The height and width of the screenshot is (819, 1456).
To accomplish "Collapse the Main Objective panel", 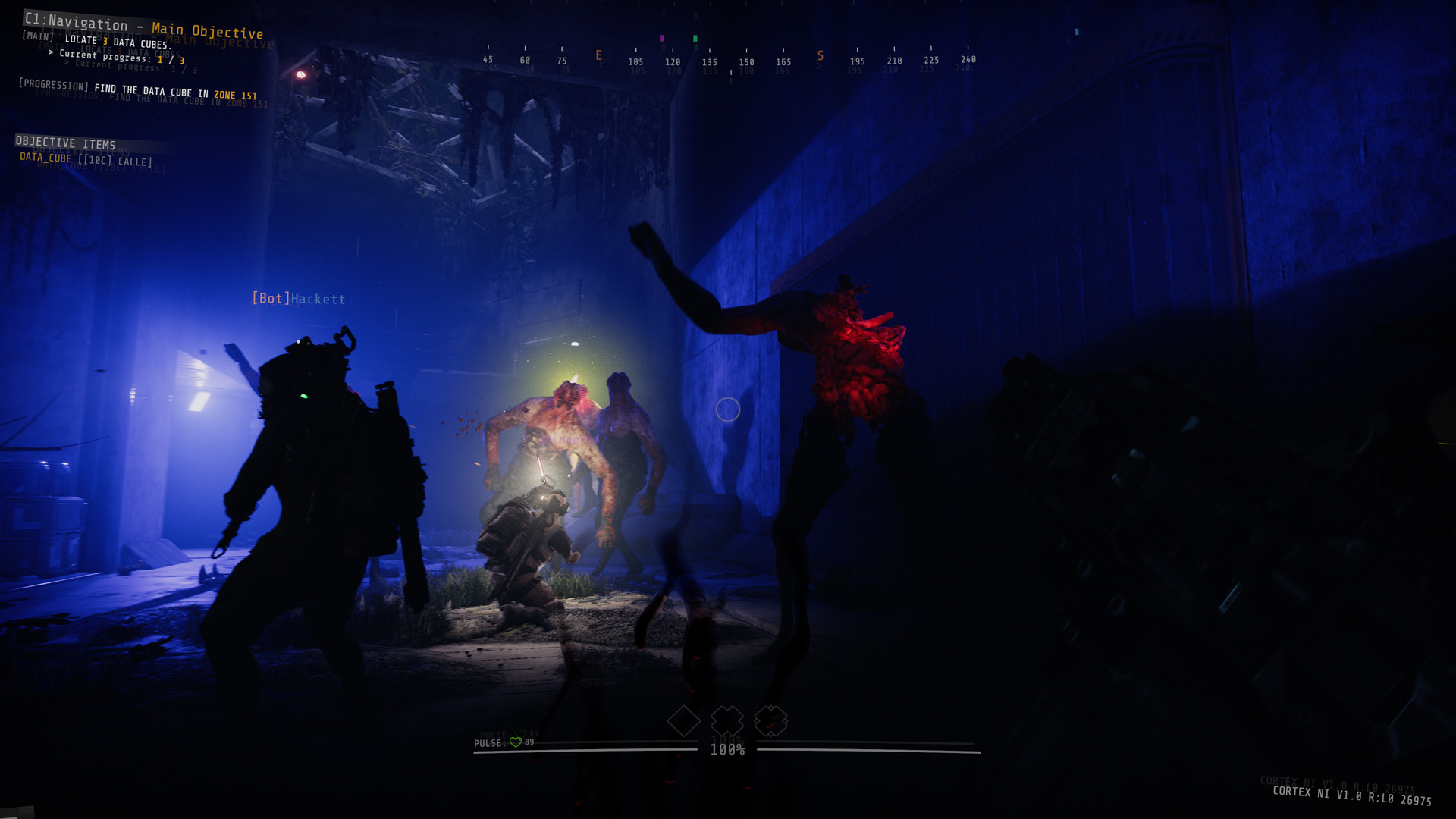I will point(207,25).
